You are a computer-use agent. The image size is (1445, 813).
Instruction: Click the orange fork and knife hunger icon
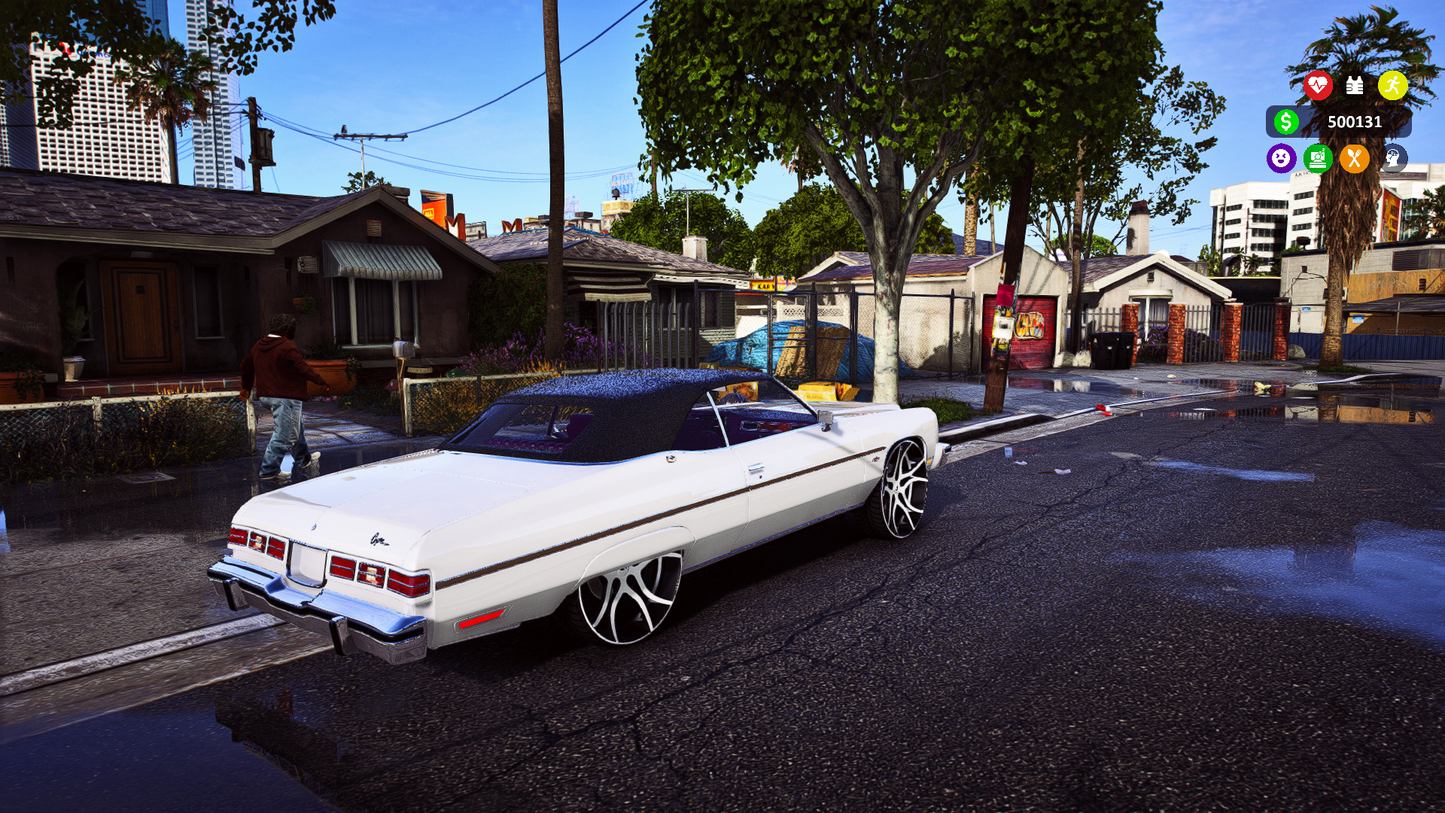tap(1355, 158)
